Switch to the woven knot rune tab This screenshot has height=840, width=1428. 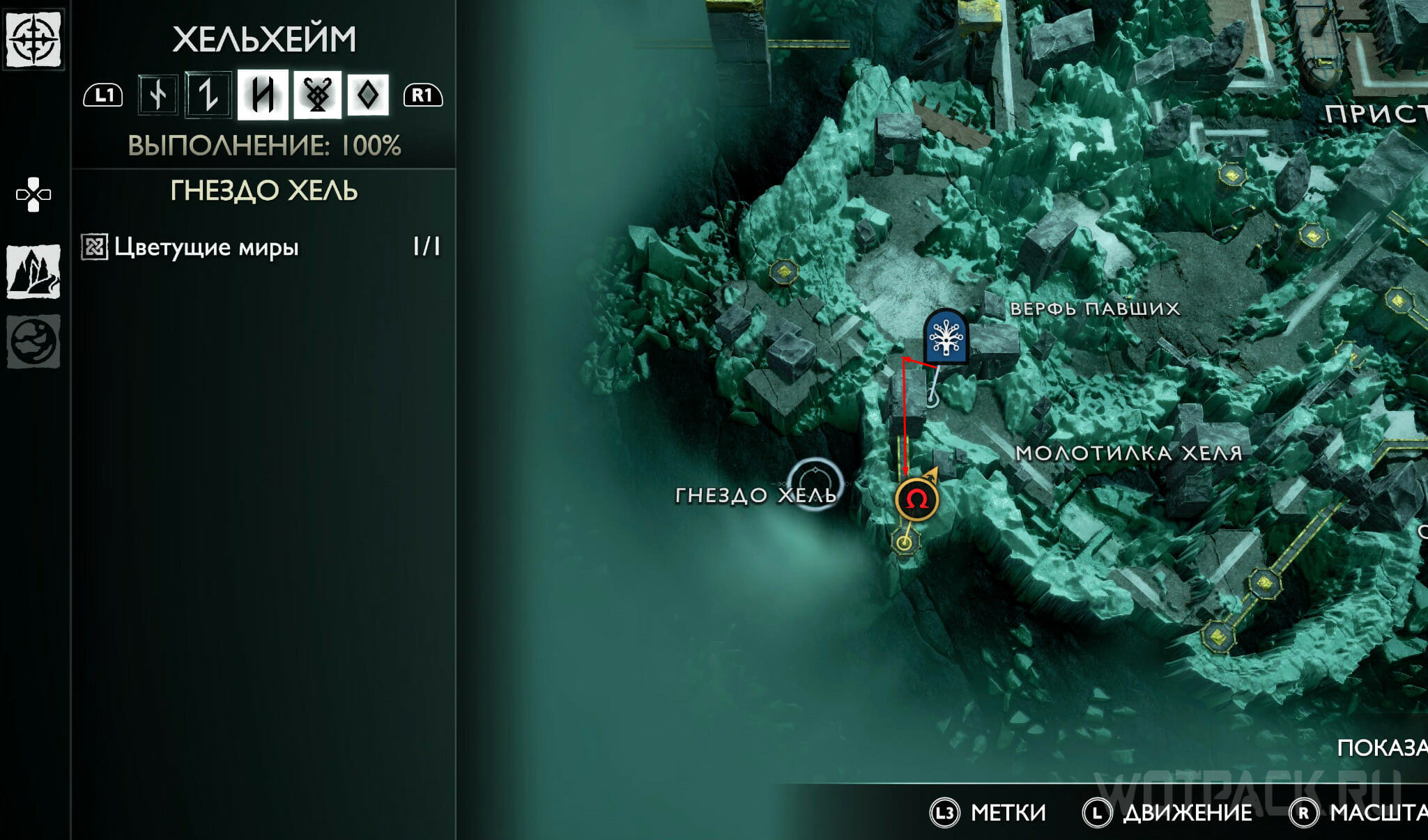(317, 95)
